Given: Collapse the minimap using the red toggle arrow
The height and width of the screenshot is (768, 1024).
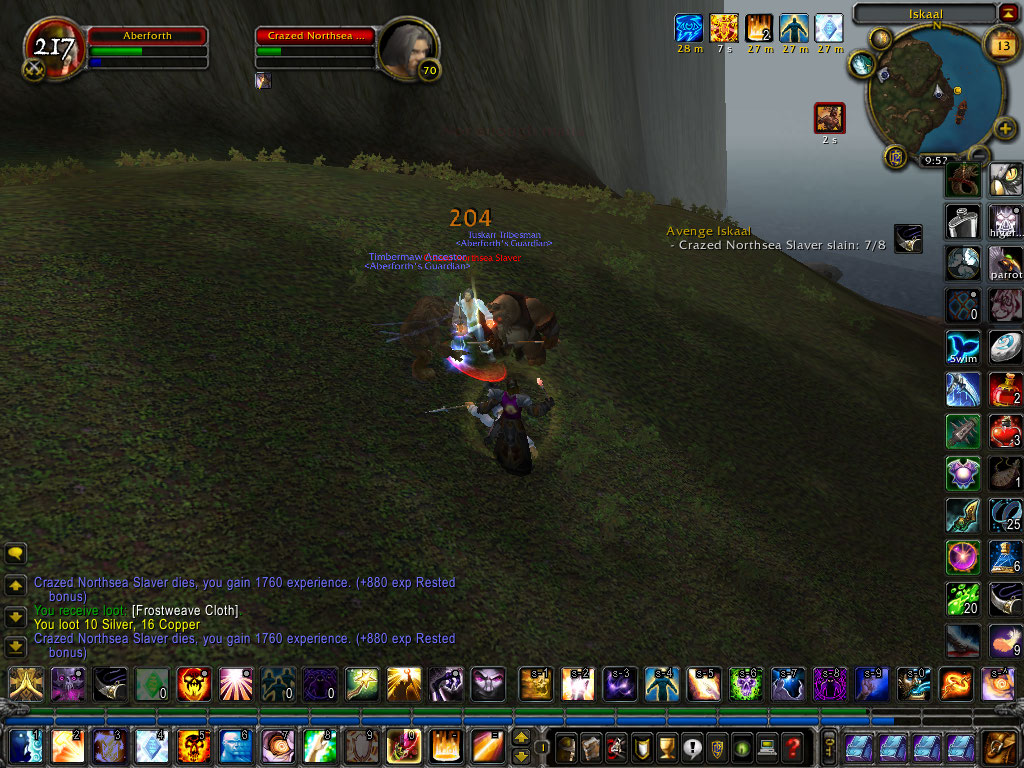Looking at the screenshot, I should click(1007, 13).
